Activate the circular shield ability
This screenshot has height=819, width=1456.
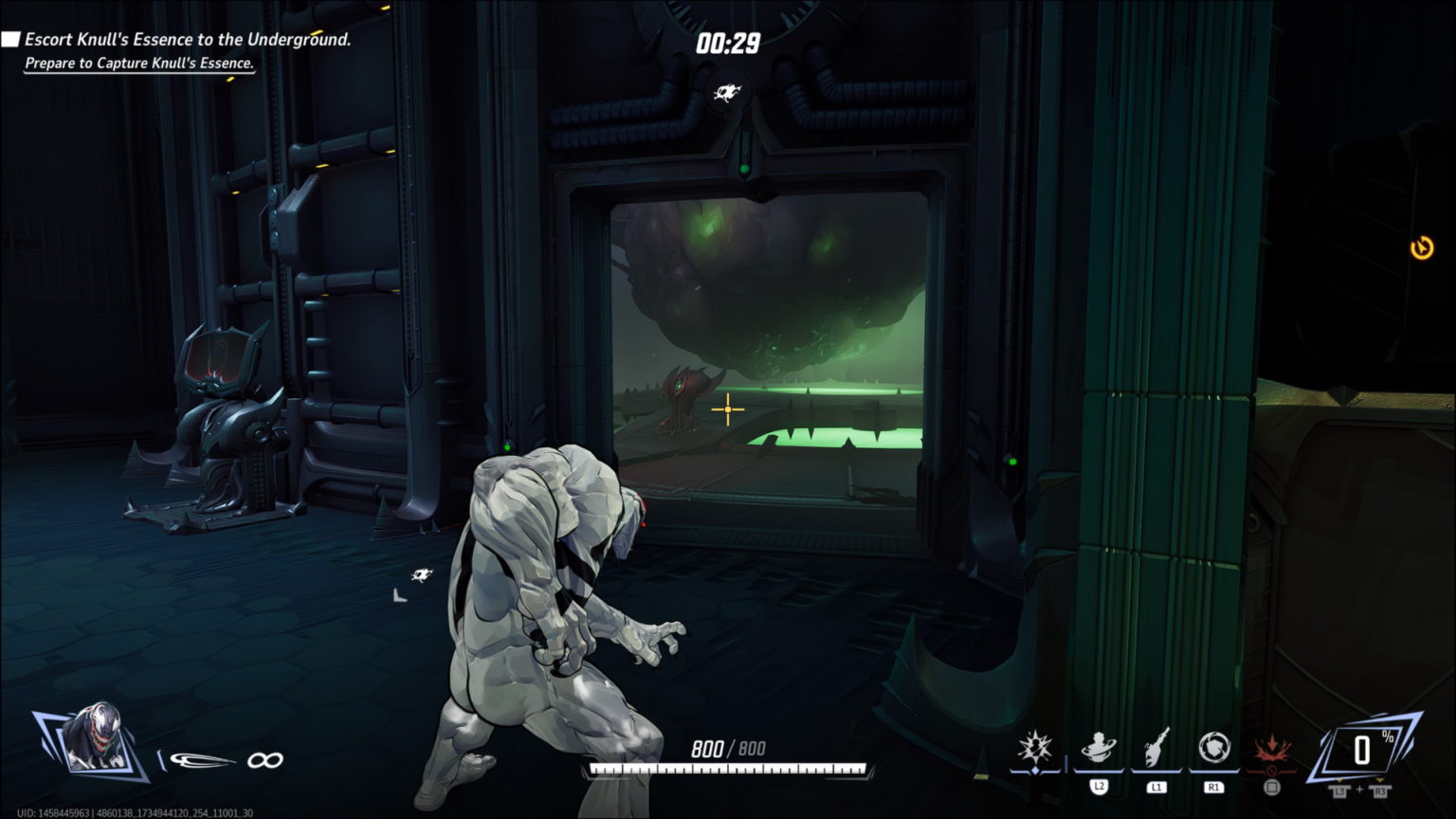[x=1213, y=749]
